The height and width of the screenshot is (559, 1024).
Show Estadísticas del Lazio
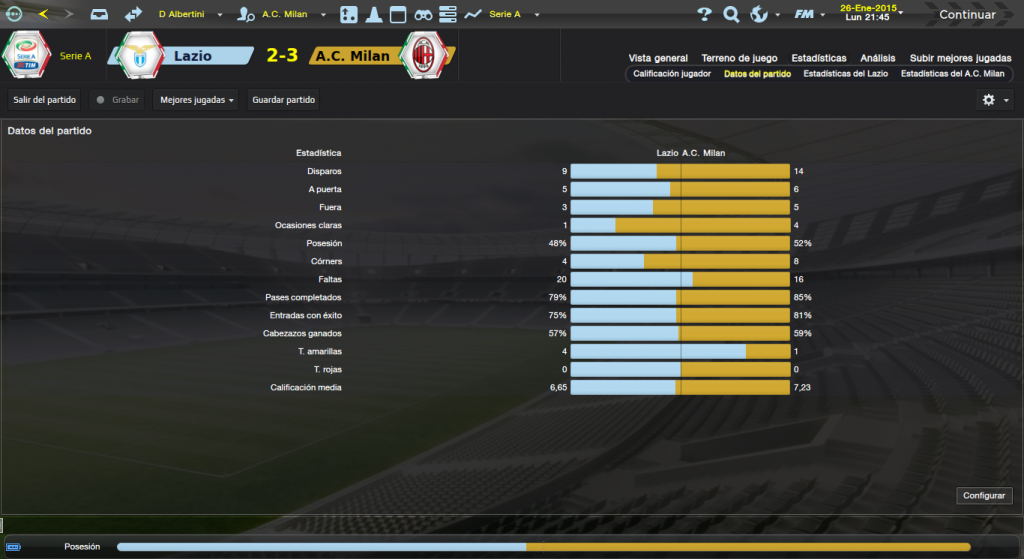point(845,74)
